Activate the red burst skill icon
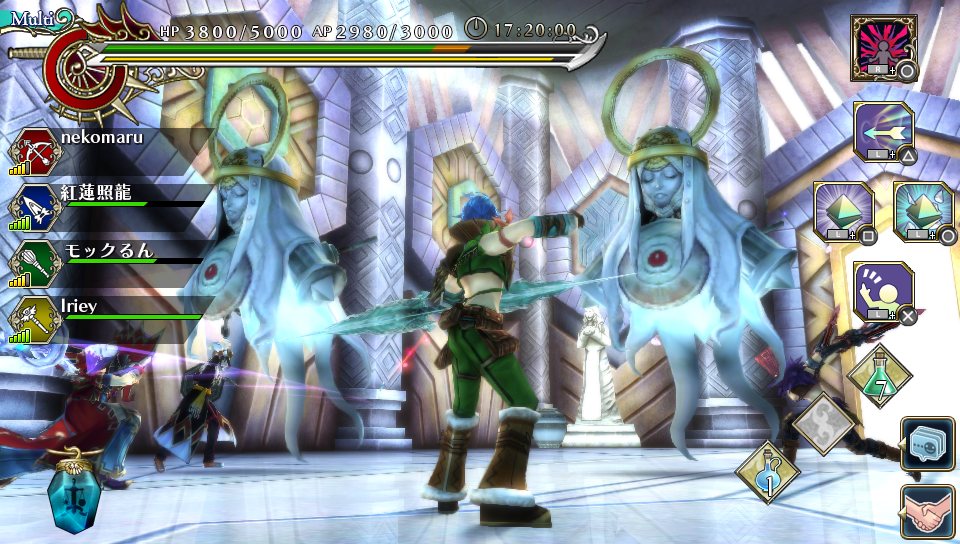This screenshot has width=960, height=544. pyautogui.click(x=883, y=47)
